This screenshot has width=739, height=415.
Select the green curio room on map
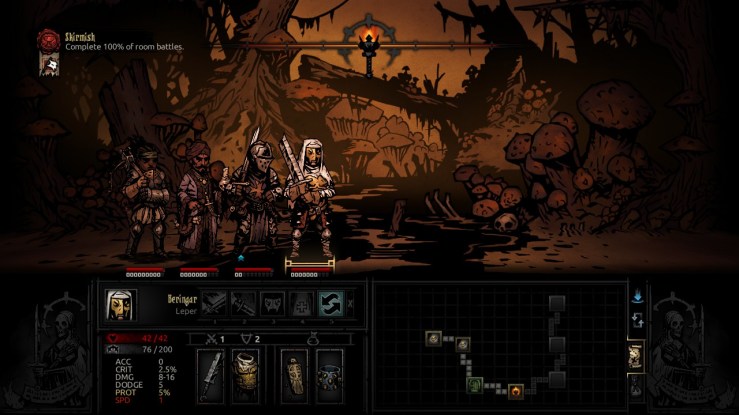477,384
